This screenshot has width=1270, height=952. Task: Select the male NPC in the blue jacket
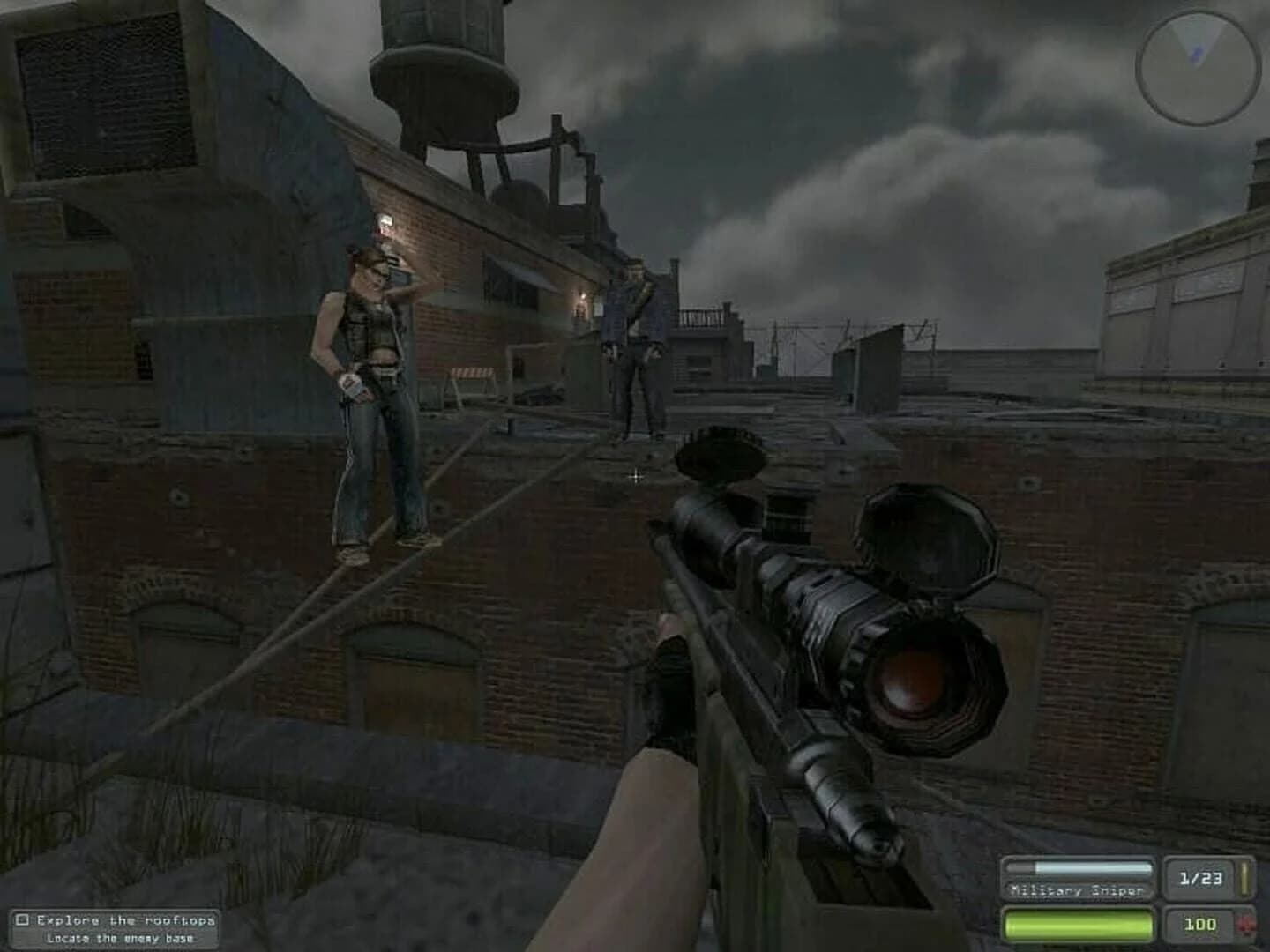[x=635, y=344]
